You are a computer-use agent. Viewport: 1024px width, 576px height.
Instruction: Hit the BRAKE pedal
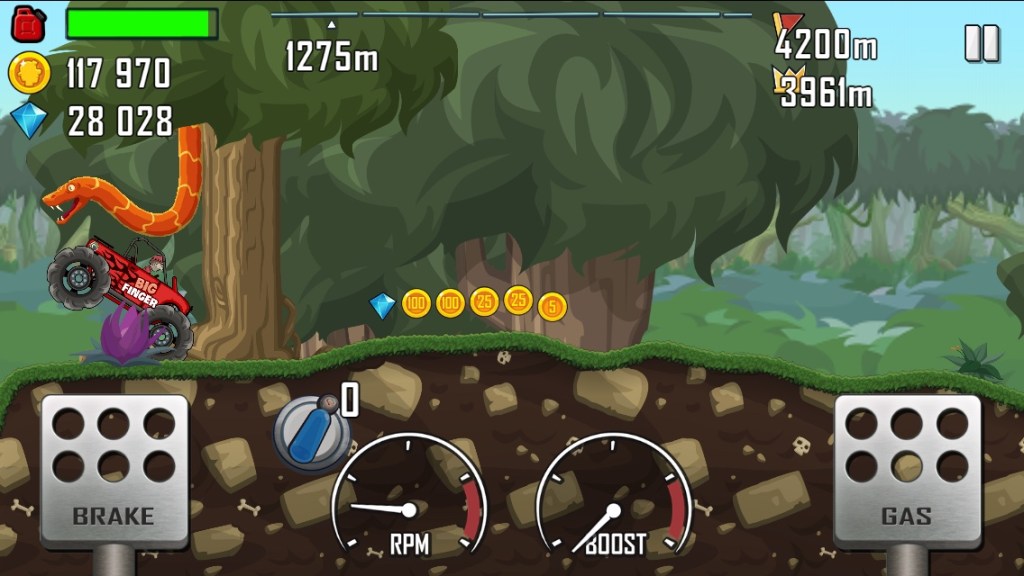point(114,471)
